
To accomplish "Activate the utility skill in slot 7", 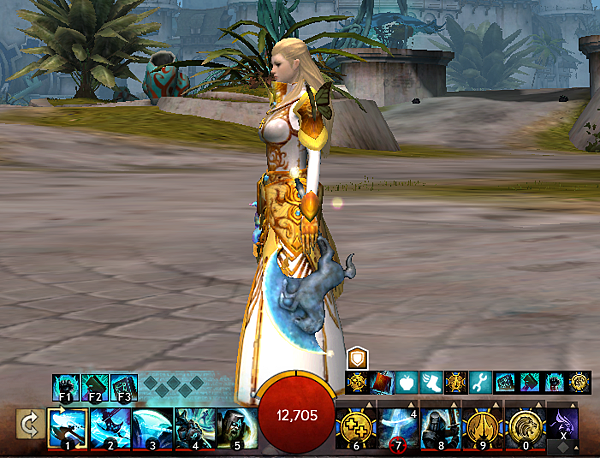I will tap(397, 426).
